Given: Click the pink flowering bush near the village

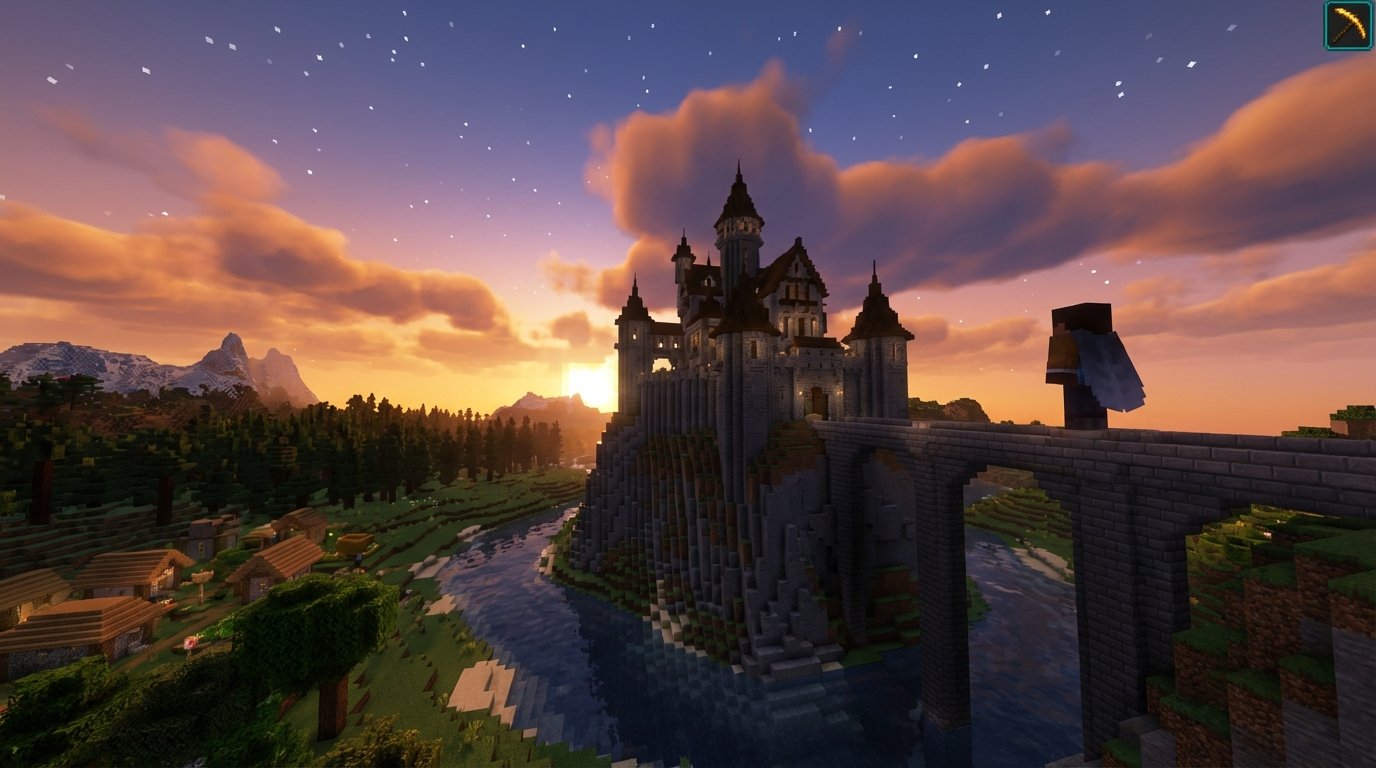Looking at the screenshot, I should [190, 642].
